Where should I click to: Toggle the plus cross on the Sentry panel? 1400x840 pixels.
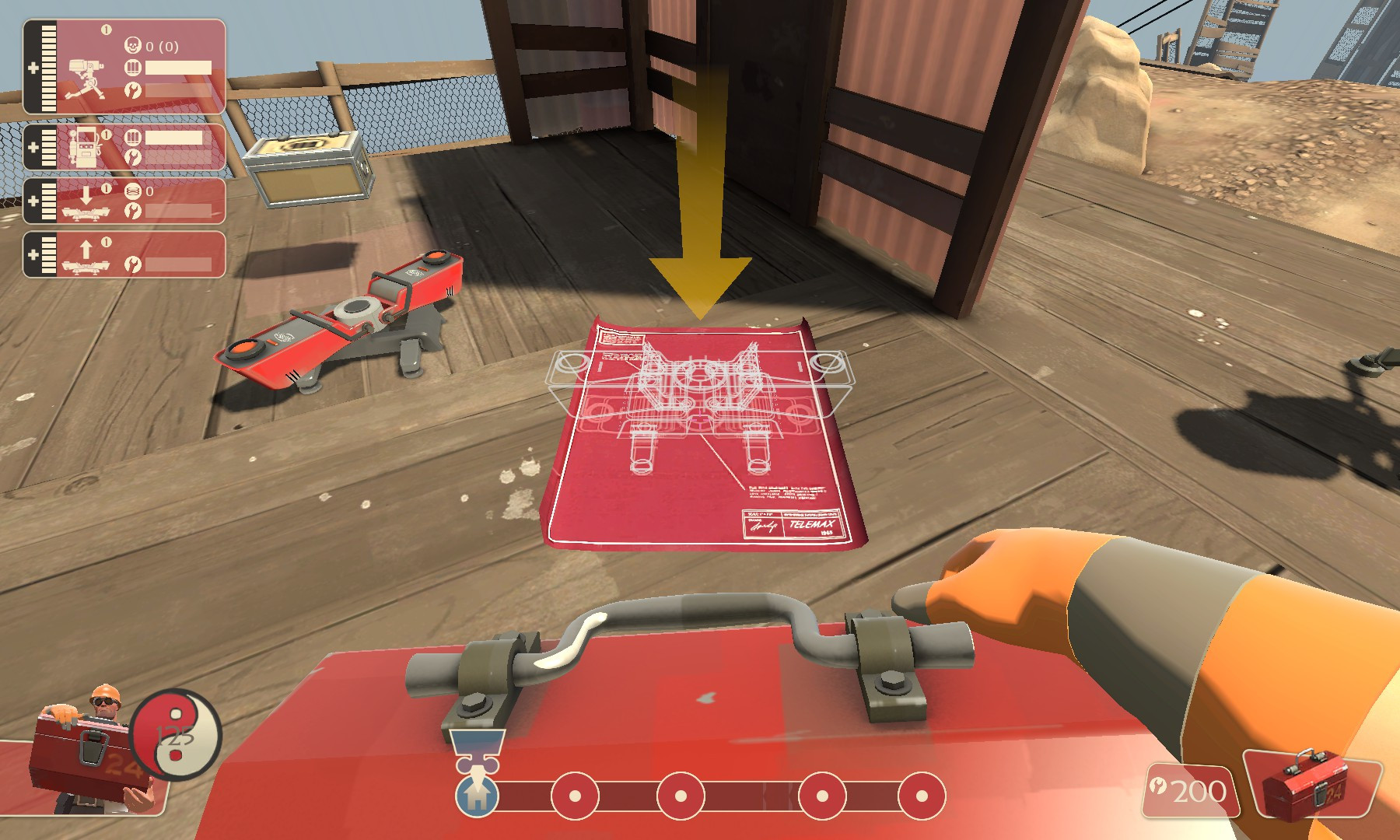(x=33, y=68)
